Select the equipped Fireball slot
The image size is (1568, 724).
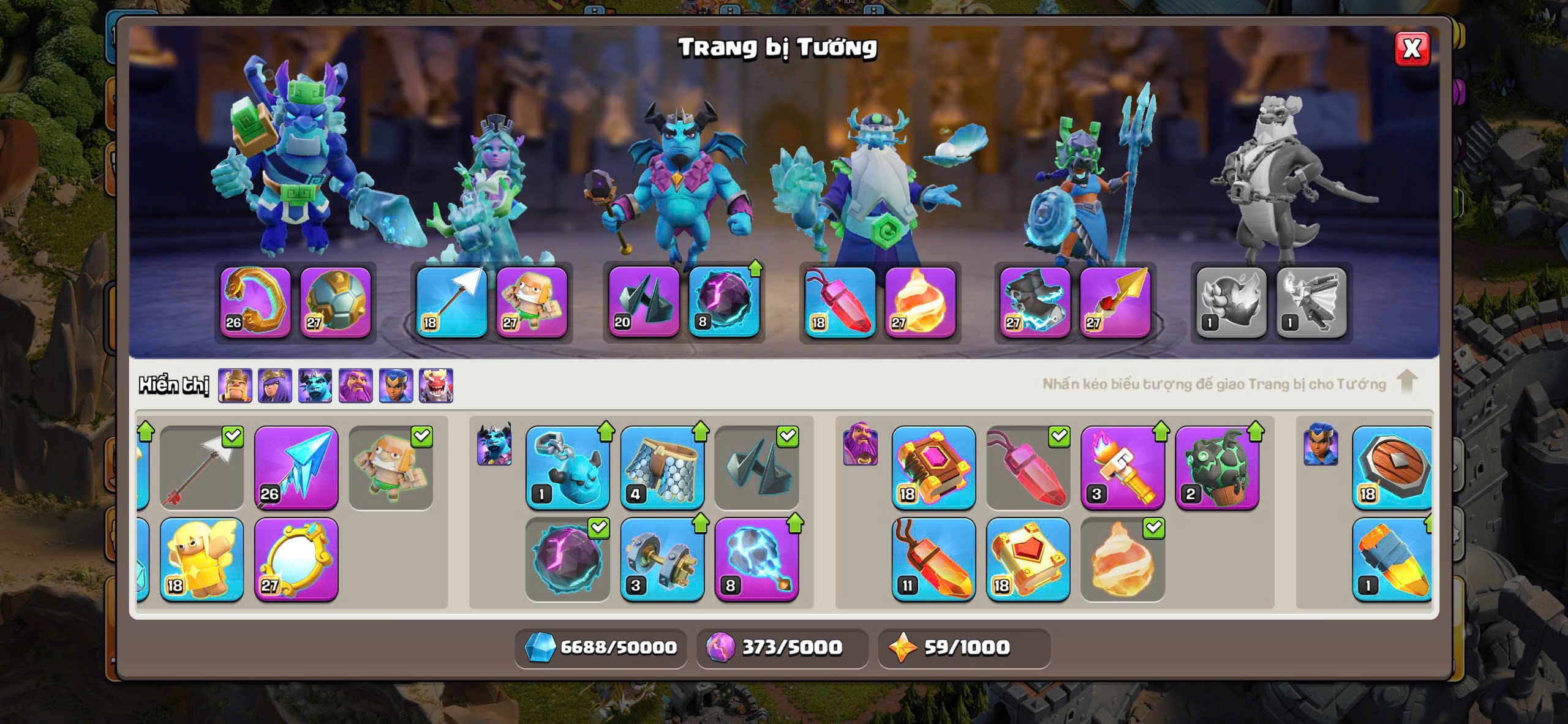tap(920, 302)
